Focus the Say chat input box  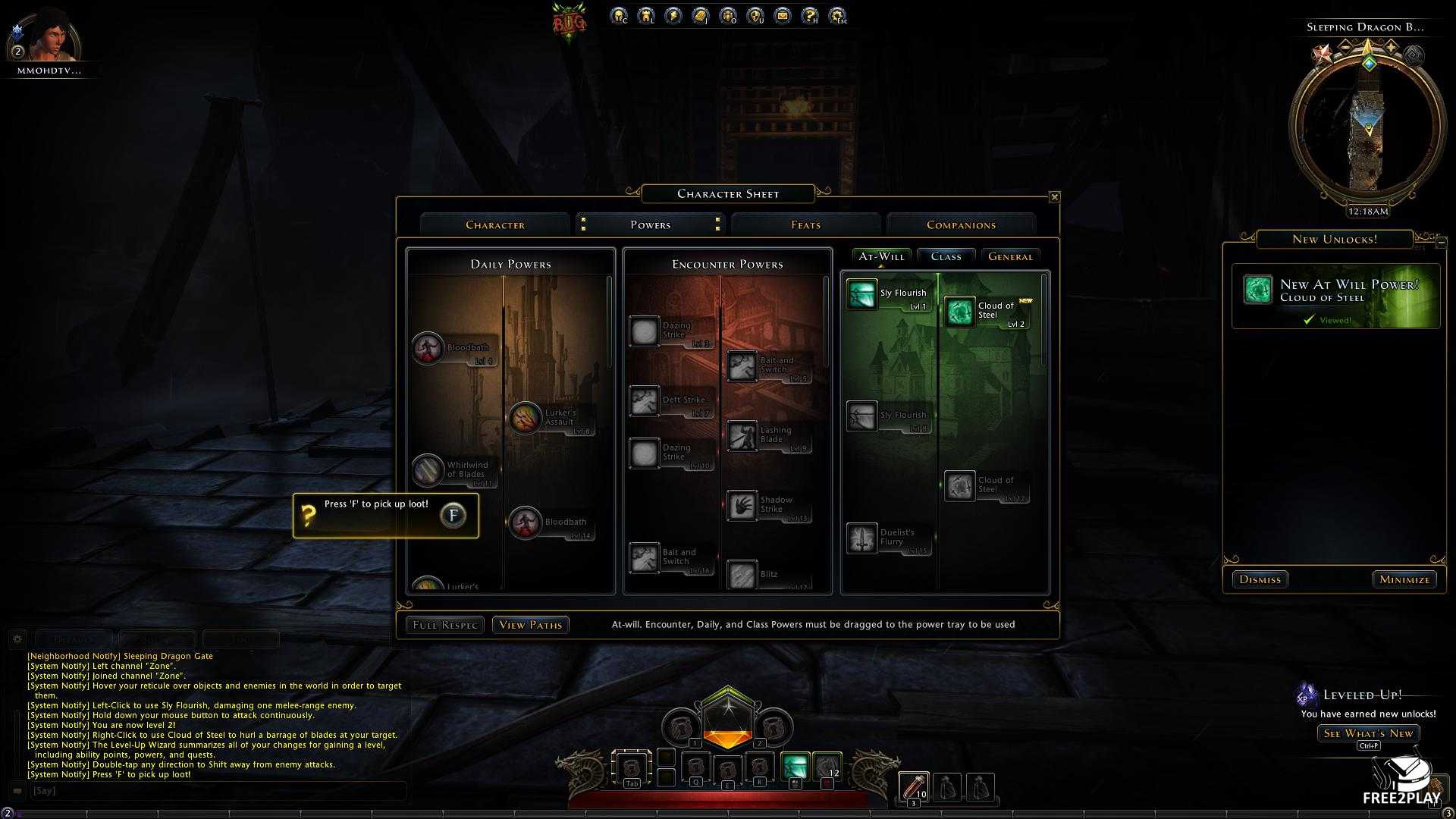(x=216, y=790)
